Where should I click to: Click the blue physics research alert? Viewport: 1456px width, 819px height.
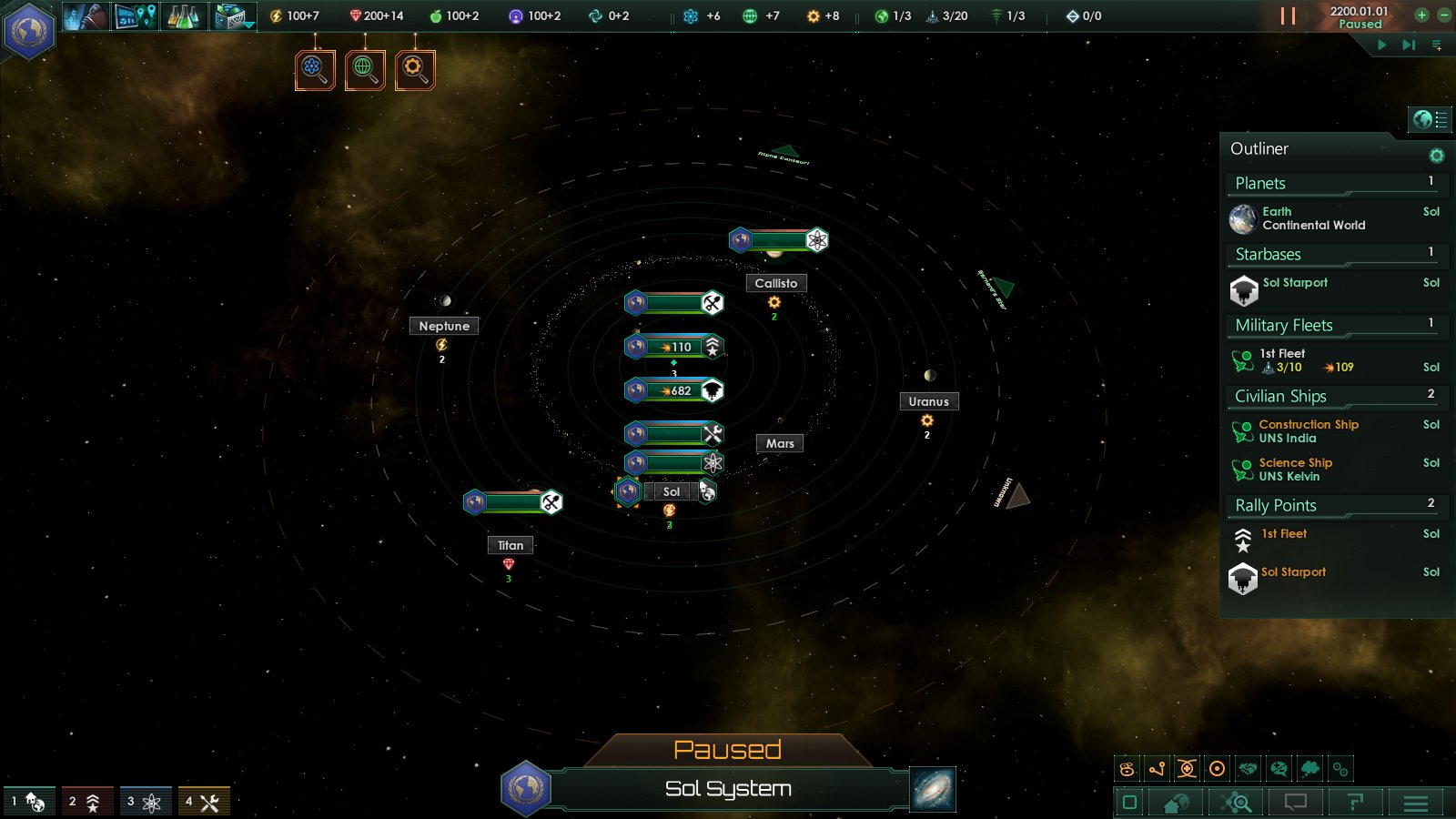315,69
